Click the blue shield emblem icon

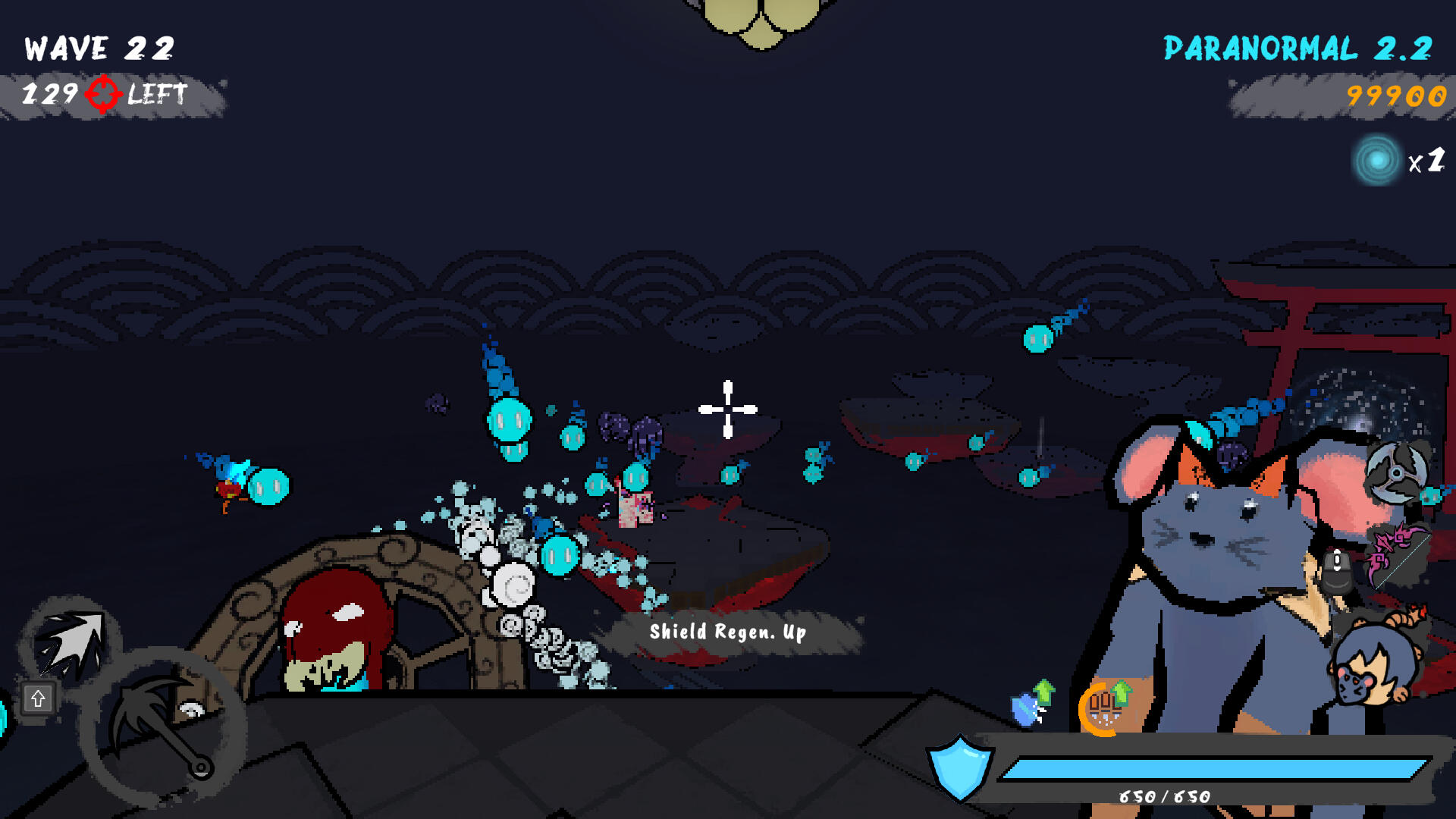point(959,767)
